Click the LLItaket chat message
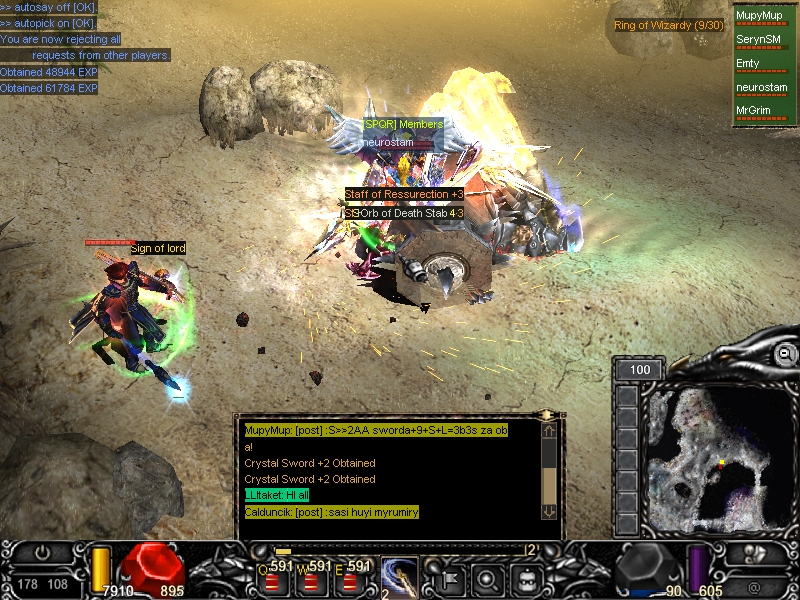Viewport: 800px width, 600px height. [x=277, y=496]
